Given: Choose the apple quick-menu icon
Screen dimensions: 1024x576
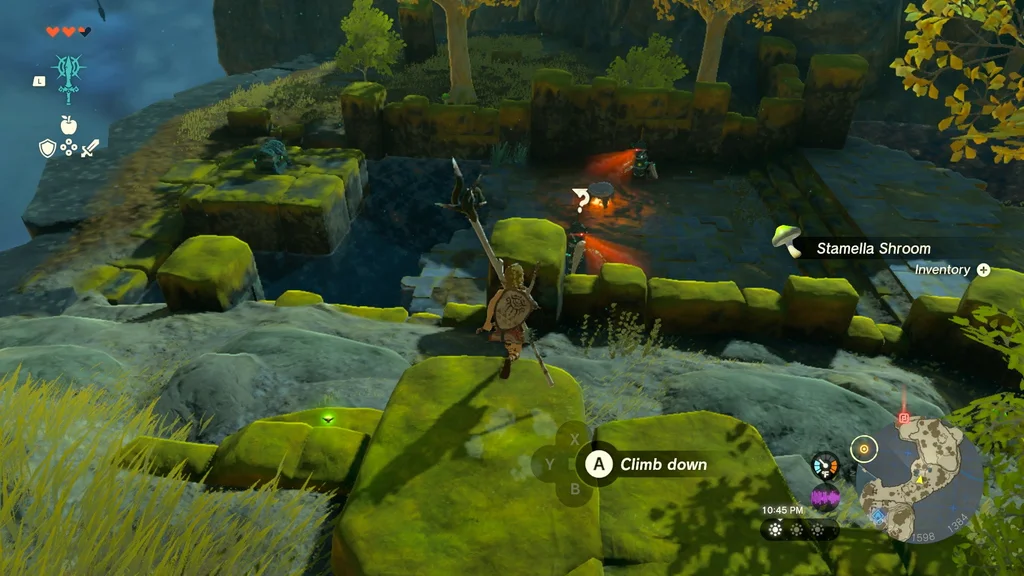Looking at the screenshot, I should [69, 125].
